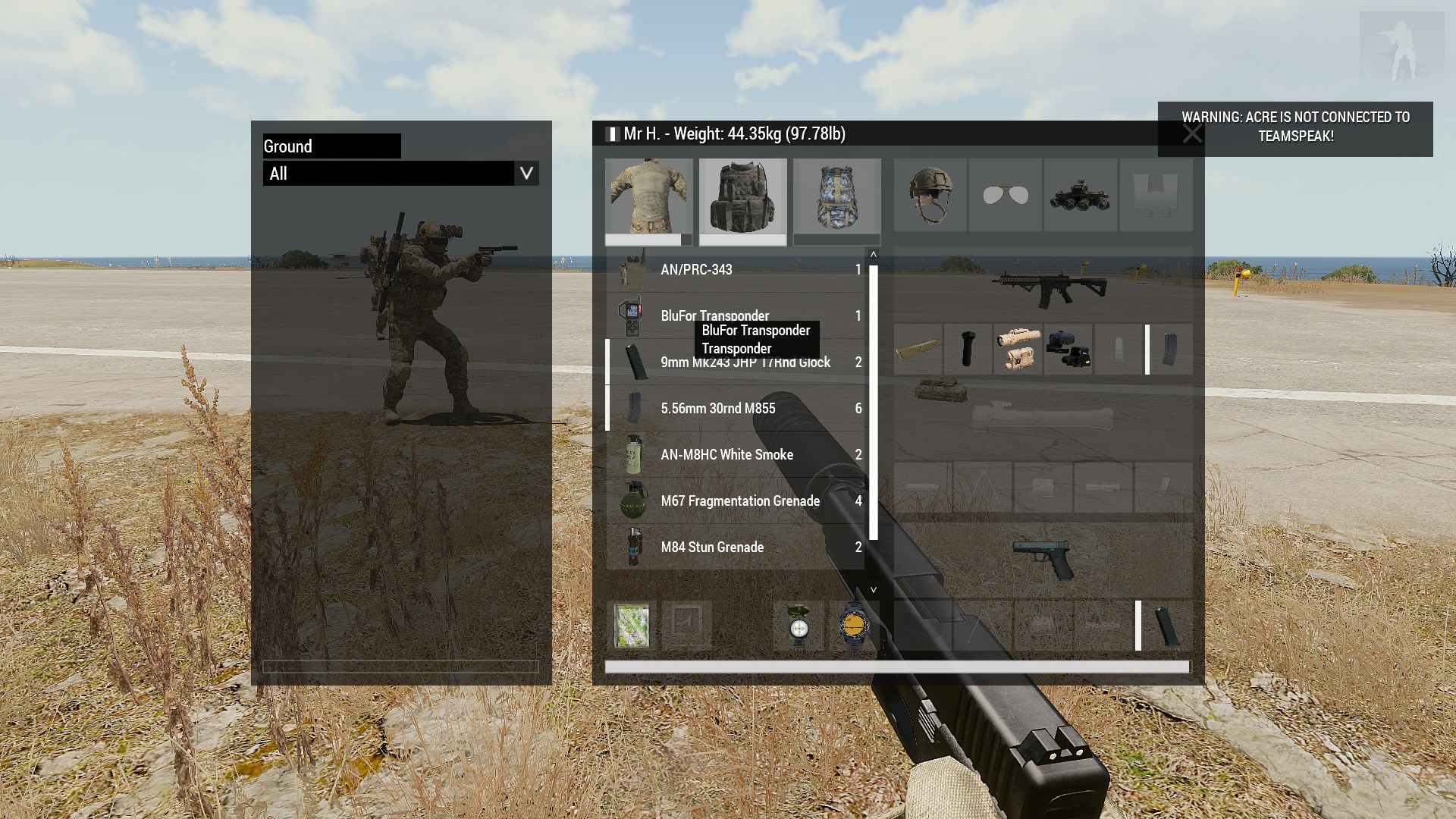Select the uniform shirt container
Viewport: 1456px width, 819px height.
tap(648, 197)
